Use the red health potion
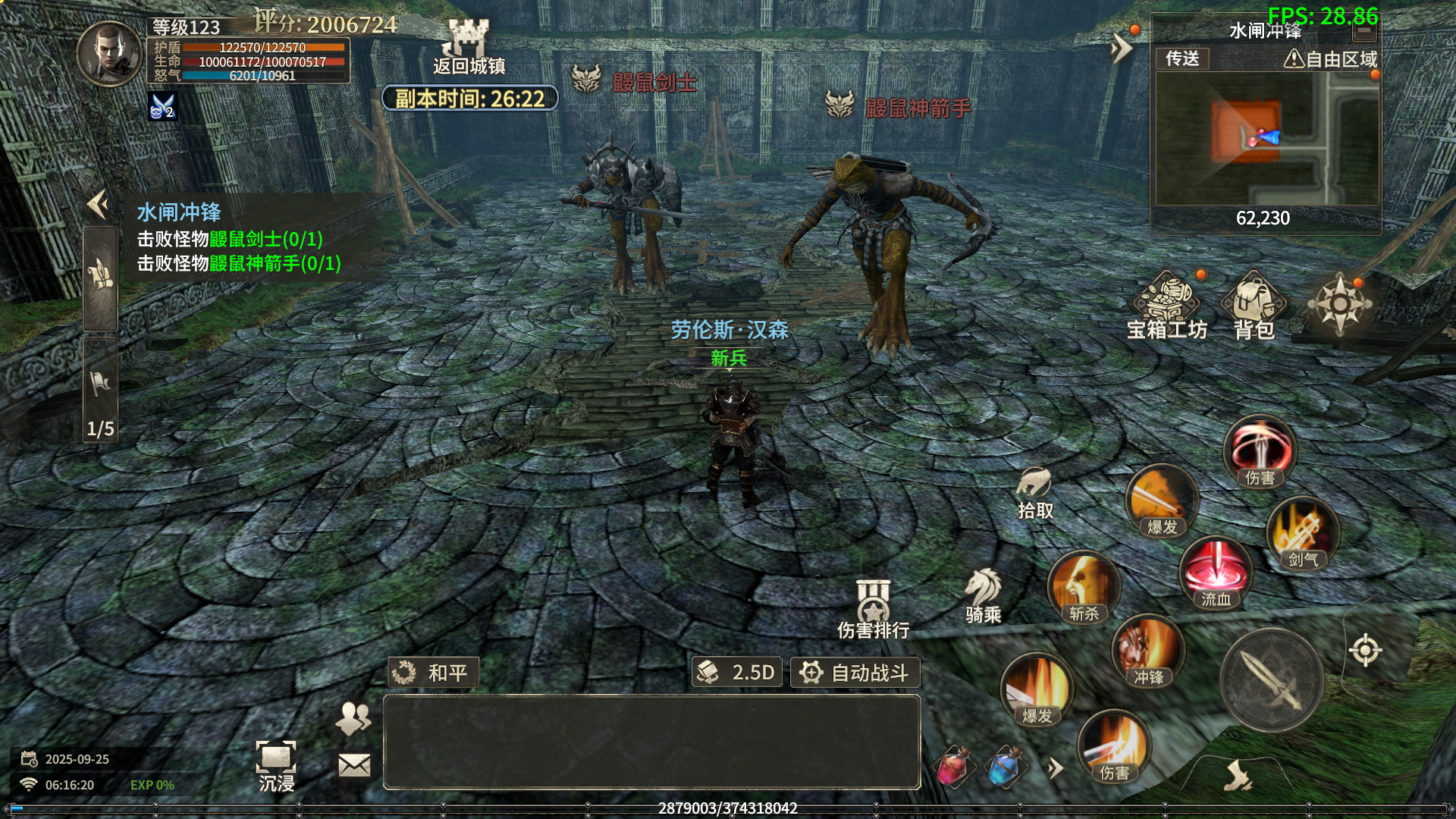The width and height of the screenshot is (1456, 819). (954, 767)
